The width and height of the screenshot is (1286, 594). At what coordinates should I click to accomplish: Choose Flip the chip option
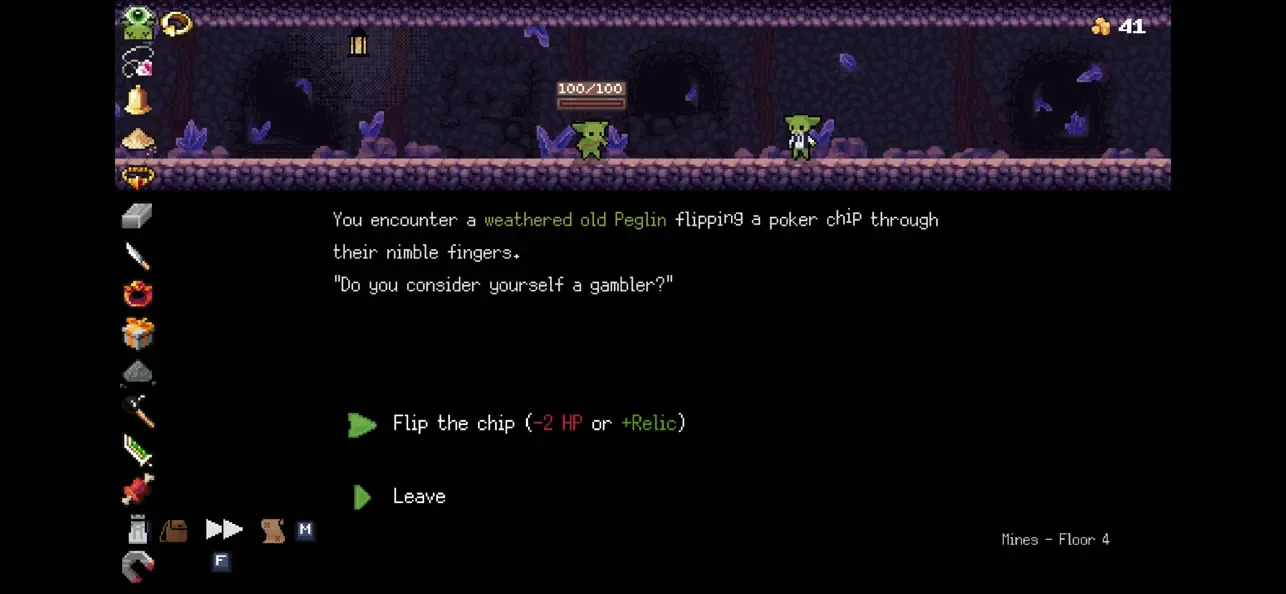click(x=538, y=423)
